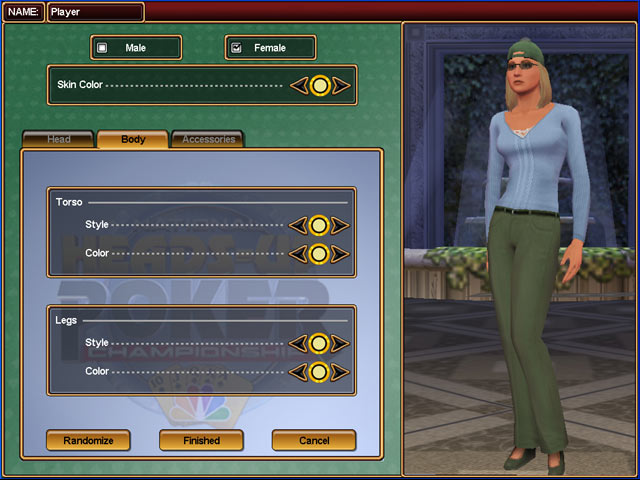This screenshot has width=640, height=480.
Task: Randomize the character appearance
Action: pos(88,440)
